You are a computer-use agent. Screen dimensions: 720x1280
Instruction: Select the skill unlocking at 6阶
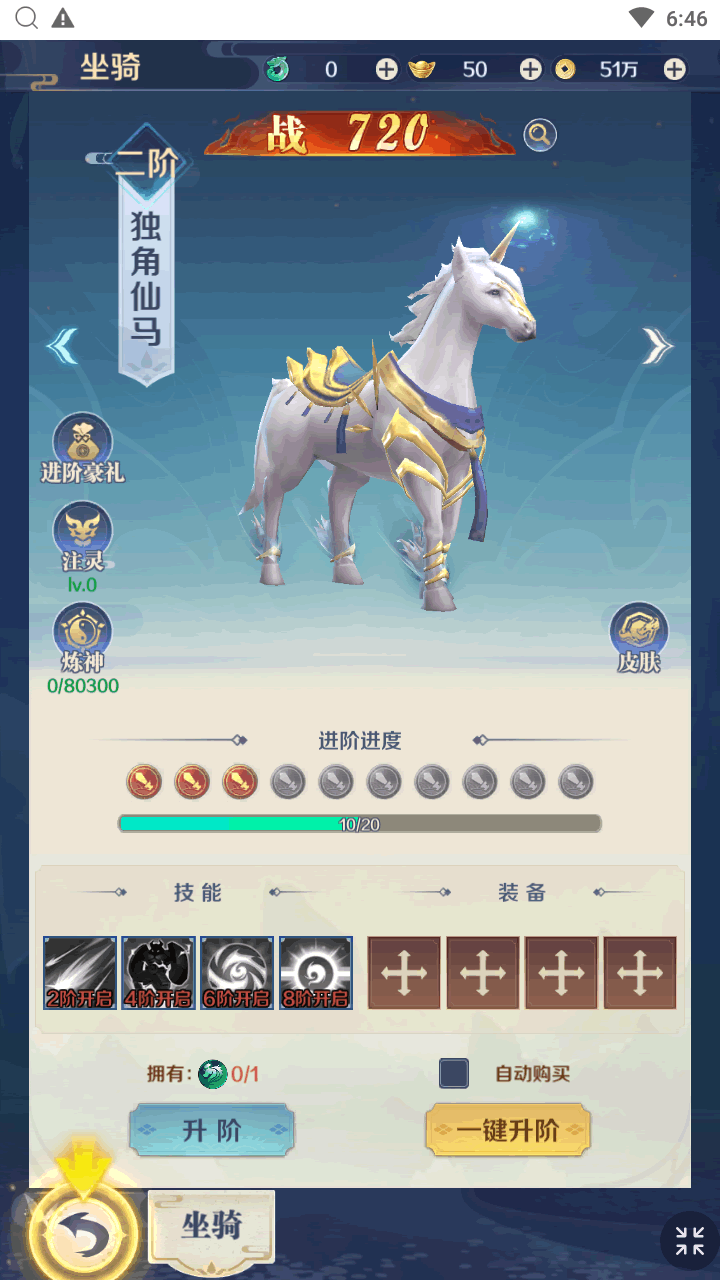237,972
